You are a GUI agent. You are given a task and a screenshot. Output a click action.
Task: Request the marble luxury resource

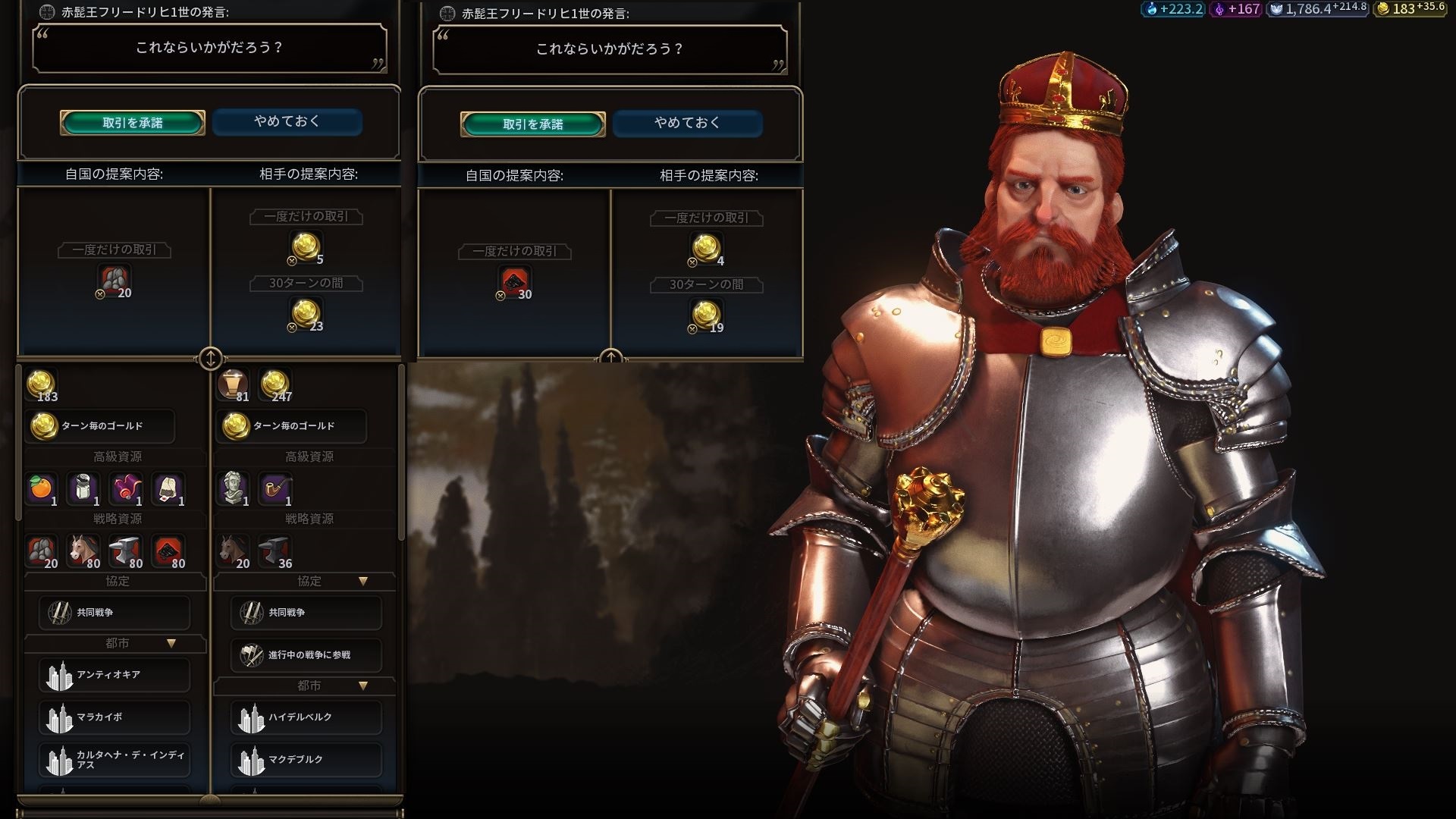click(233, 488)
